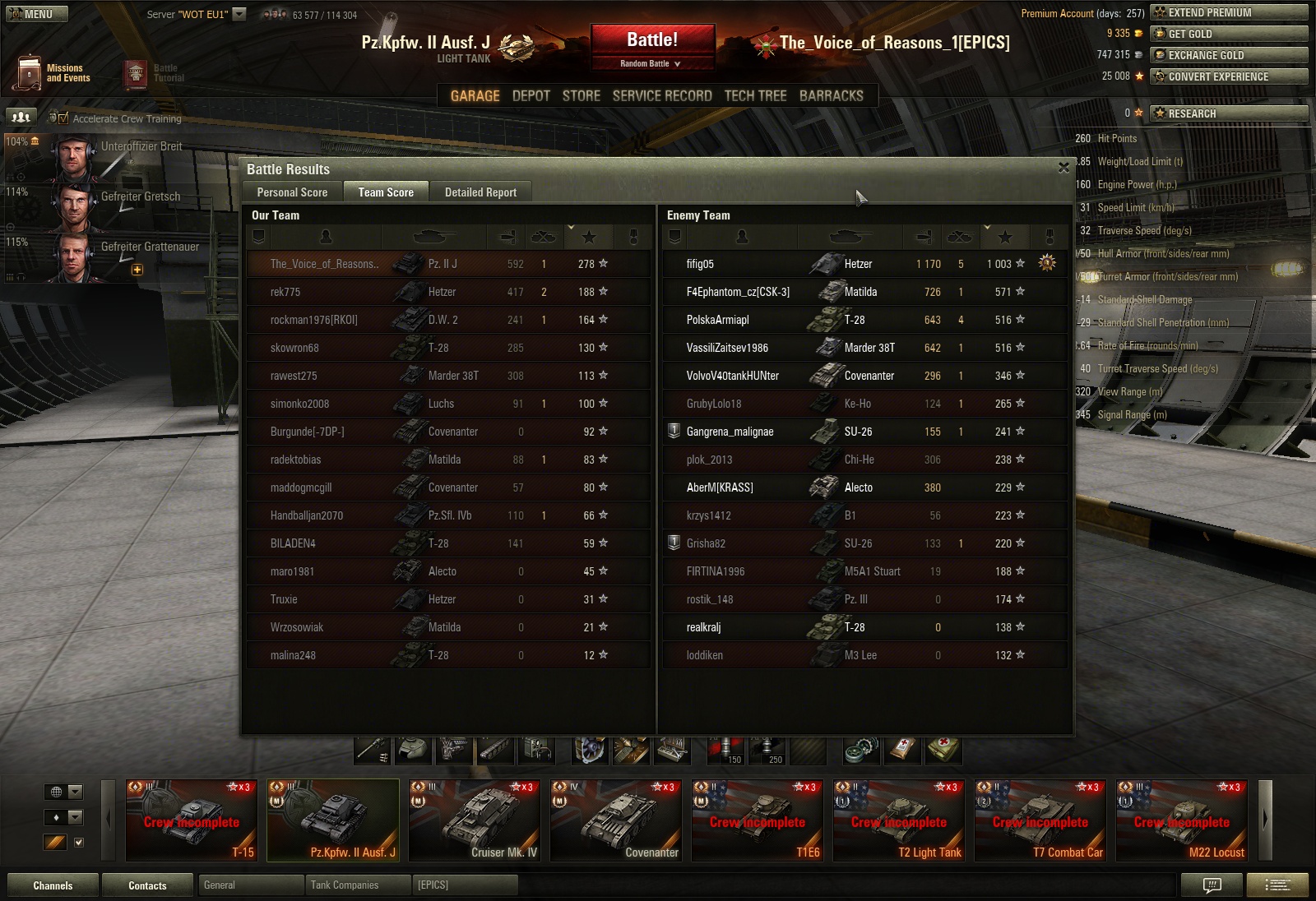This screenshot has height=901, width=1316.
Task: Close the Battle Results window
Action: point(1063,168)
